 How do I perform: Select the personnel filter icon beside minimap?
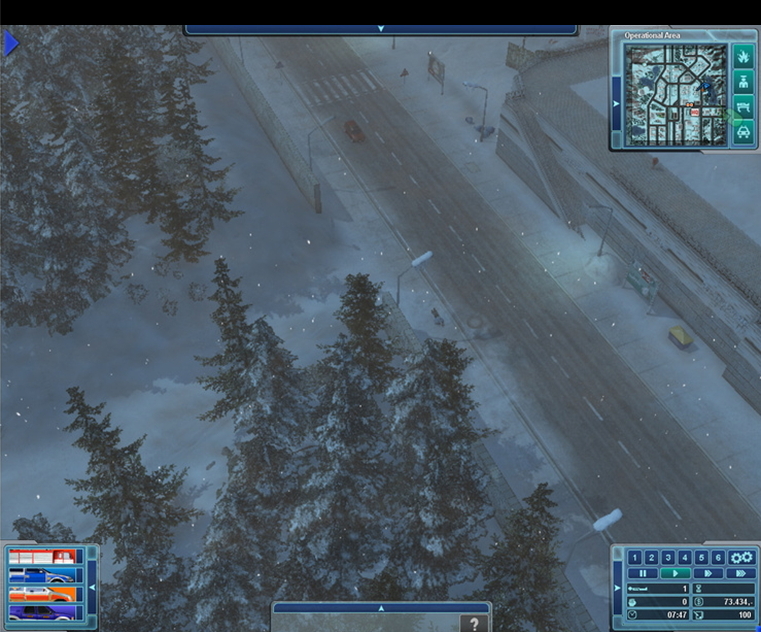[743, 82]
